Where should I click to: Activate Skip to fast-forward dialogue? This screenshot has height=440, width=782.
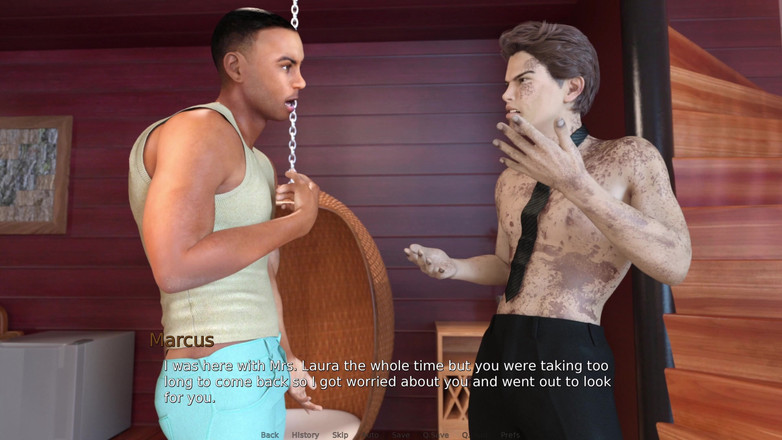coord(340,435)
